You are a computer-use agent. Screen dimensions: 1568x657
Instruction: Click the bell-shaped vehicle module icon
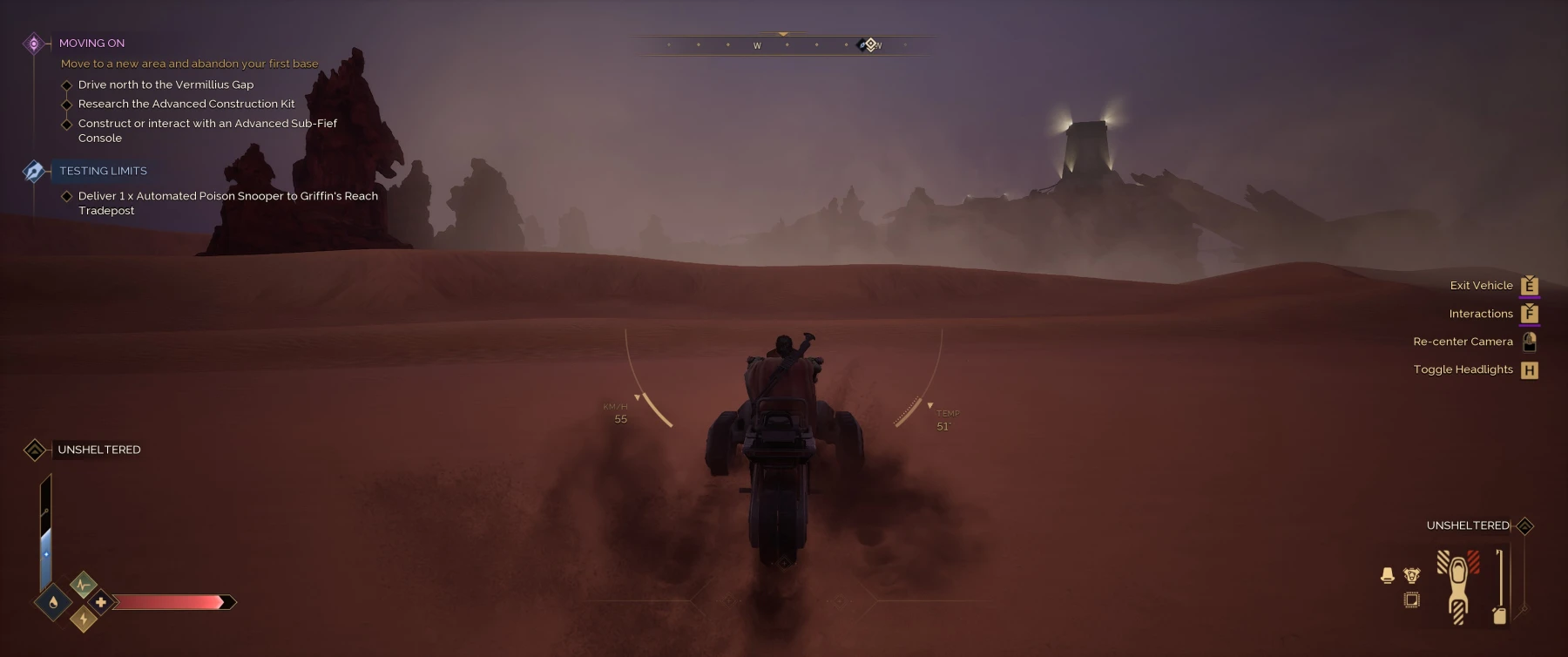point(1388,575)
